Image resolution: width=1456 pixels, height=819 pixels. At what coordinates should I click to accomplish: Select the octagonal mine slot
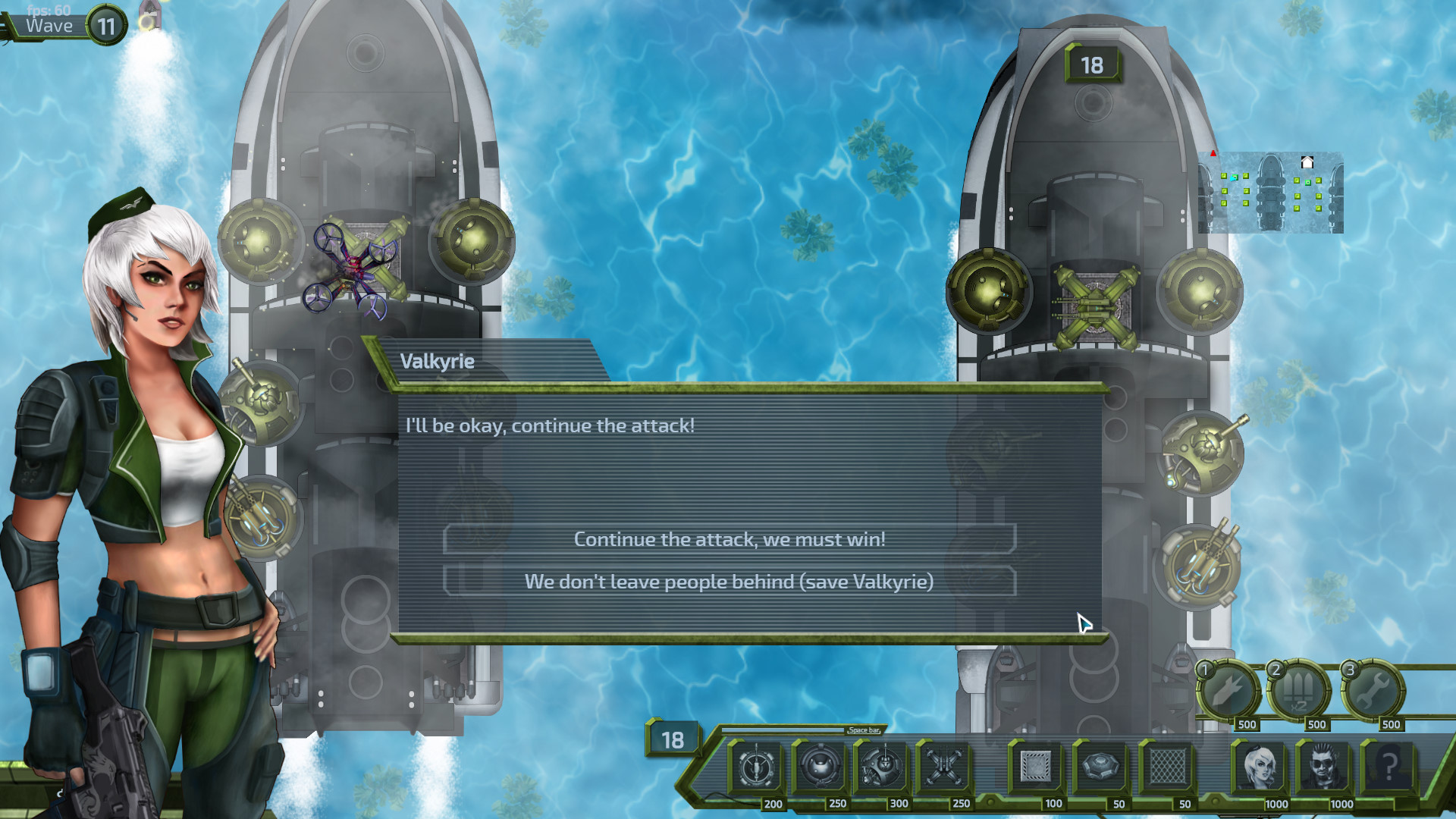pos(1101,767)
